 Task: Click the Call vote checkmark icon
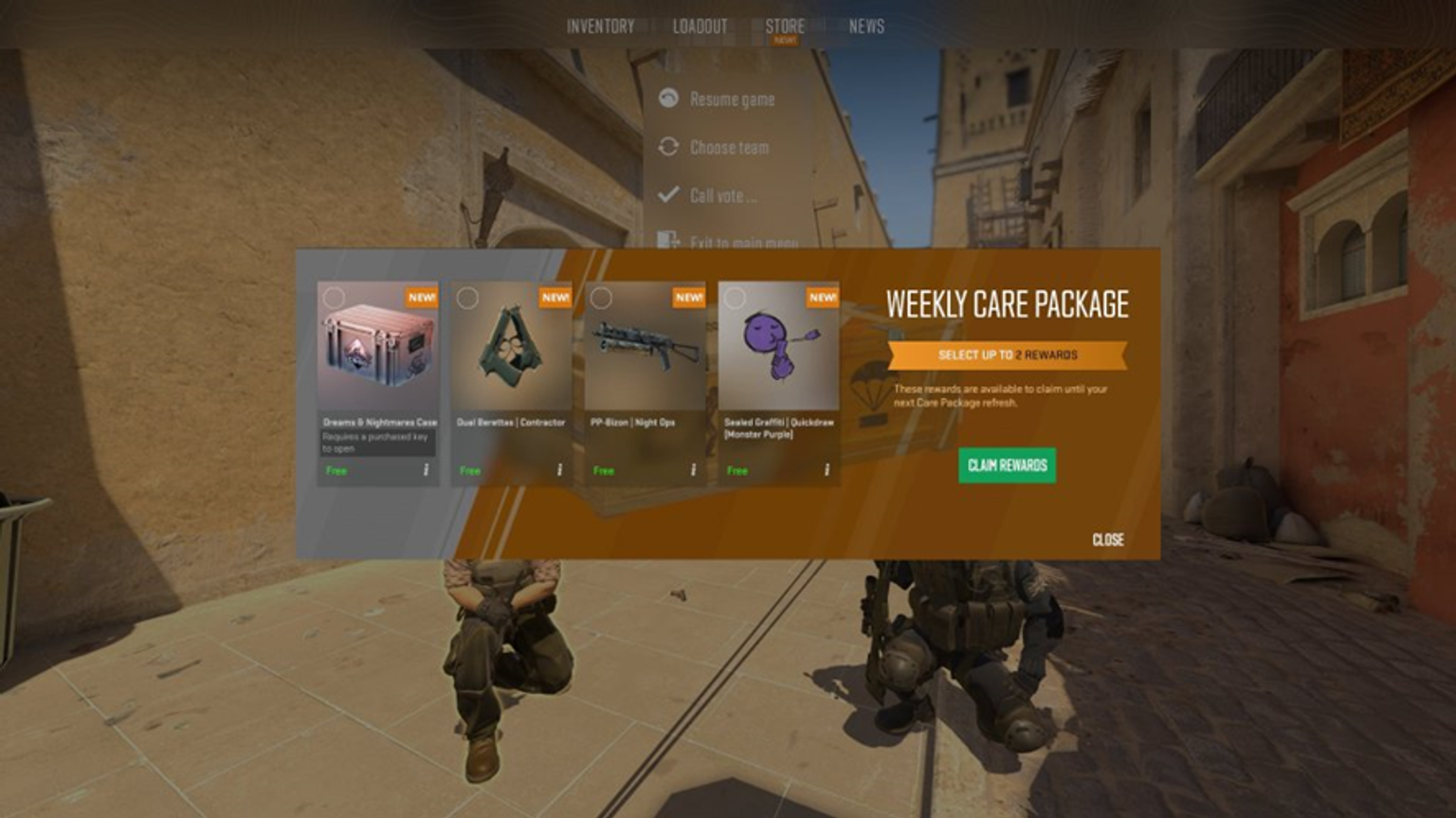click(x=669, y=194)
